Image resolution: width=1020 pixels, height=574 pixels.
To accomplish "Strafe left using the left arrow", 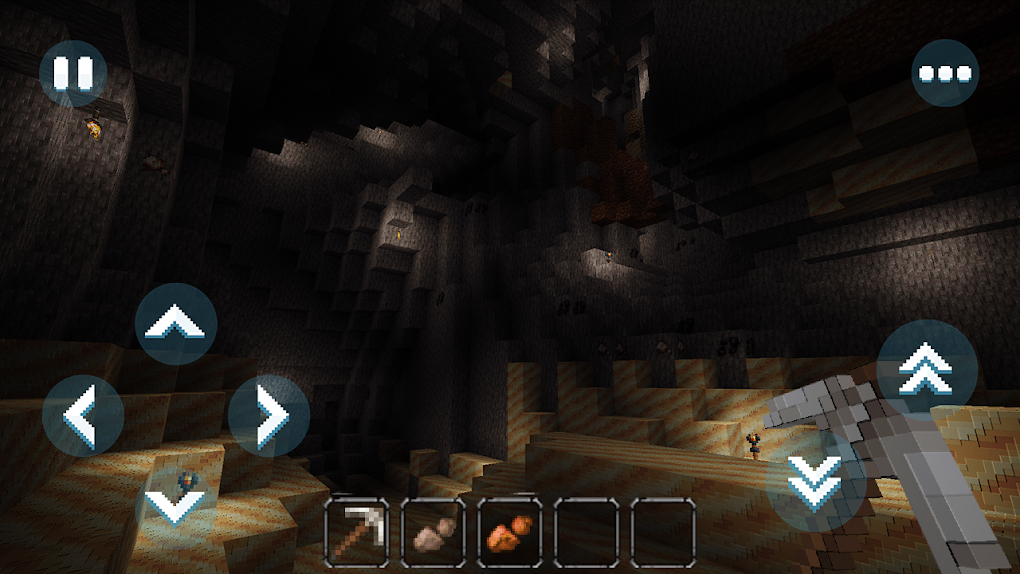I will pos(83,416).
